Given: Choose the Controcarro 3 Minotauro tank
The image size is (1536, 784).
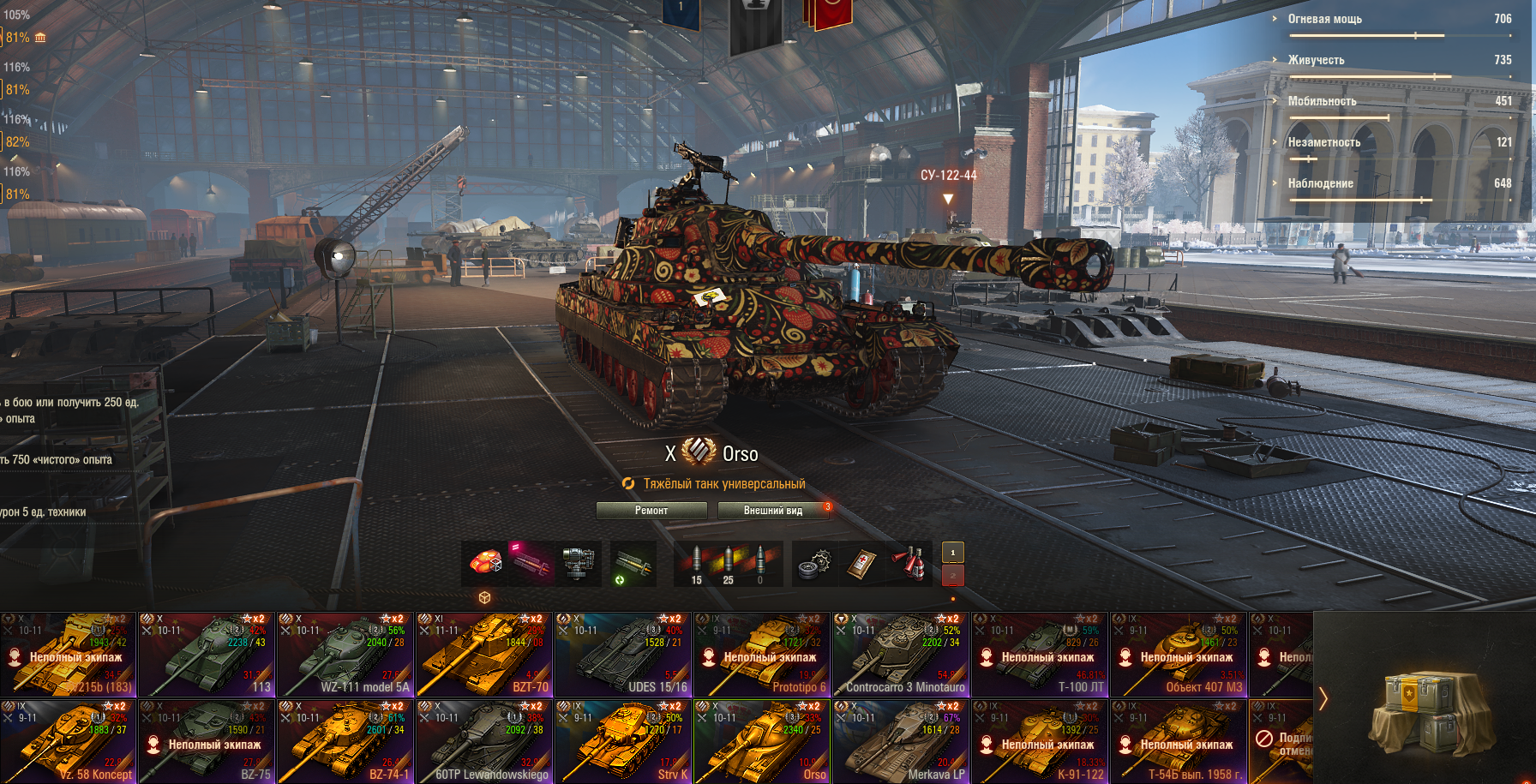Looking at the screenshot, I should point(901,655).
